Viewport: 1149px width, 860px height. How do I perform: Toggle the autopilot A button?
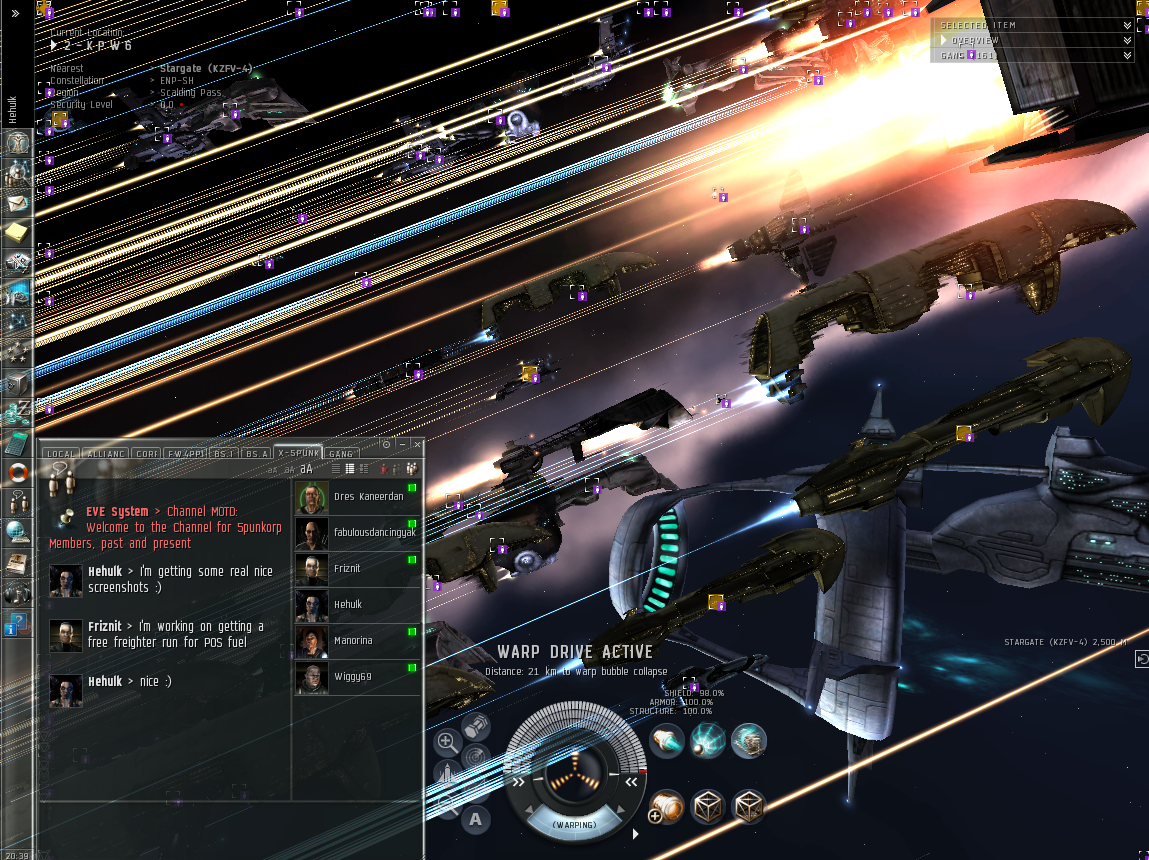point(476,819)
